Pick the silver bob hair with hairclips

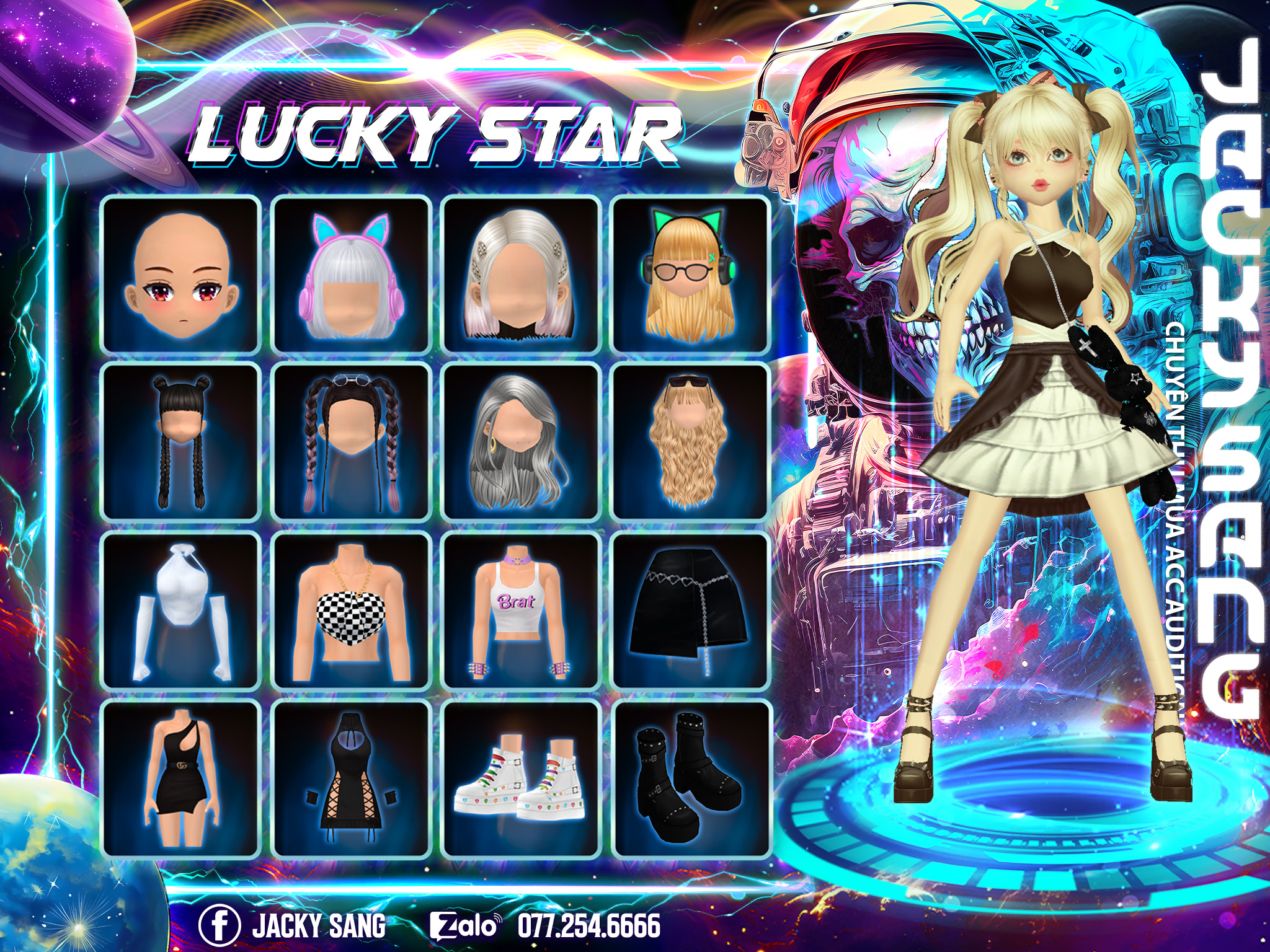coord(521,275)
